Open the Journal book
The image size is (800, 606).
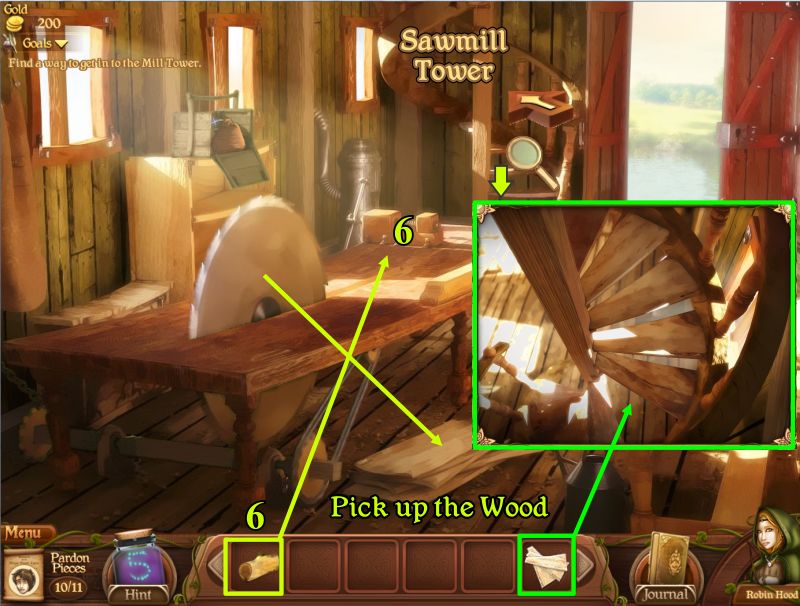coord(665,565)
